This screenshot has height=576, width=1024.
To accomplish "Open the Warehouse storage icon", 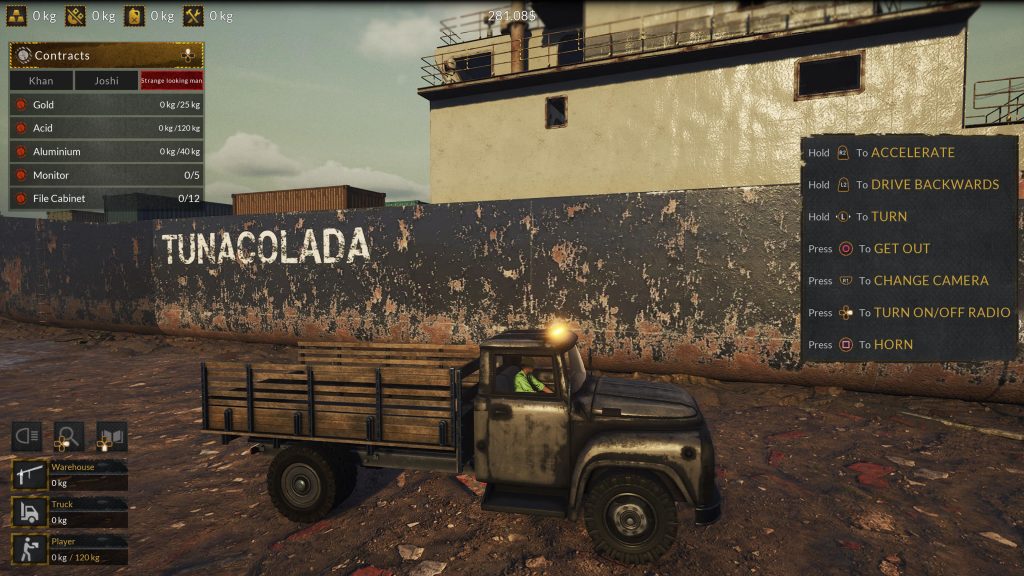I will tap(27, 475).
